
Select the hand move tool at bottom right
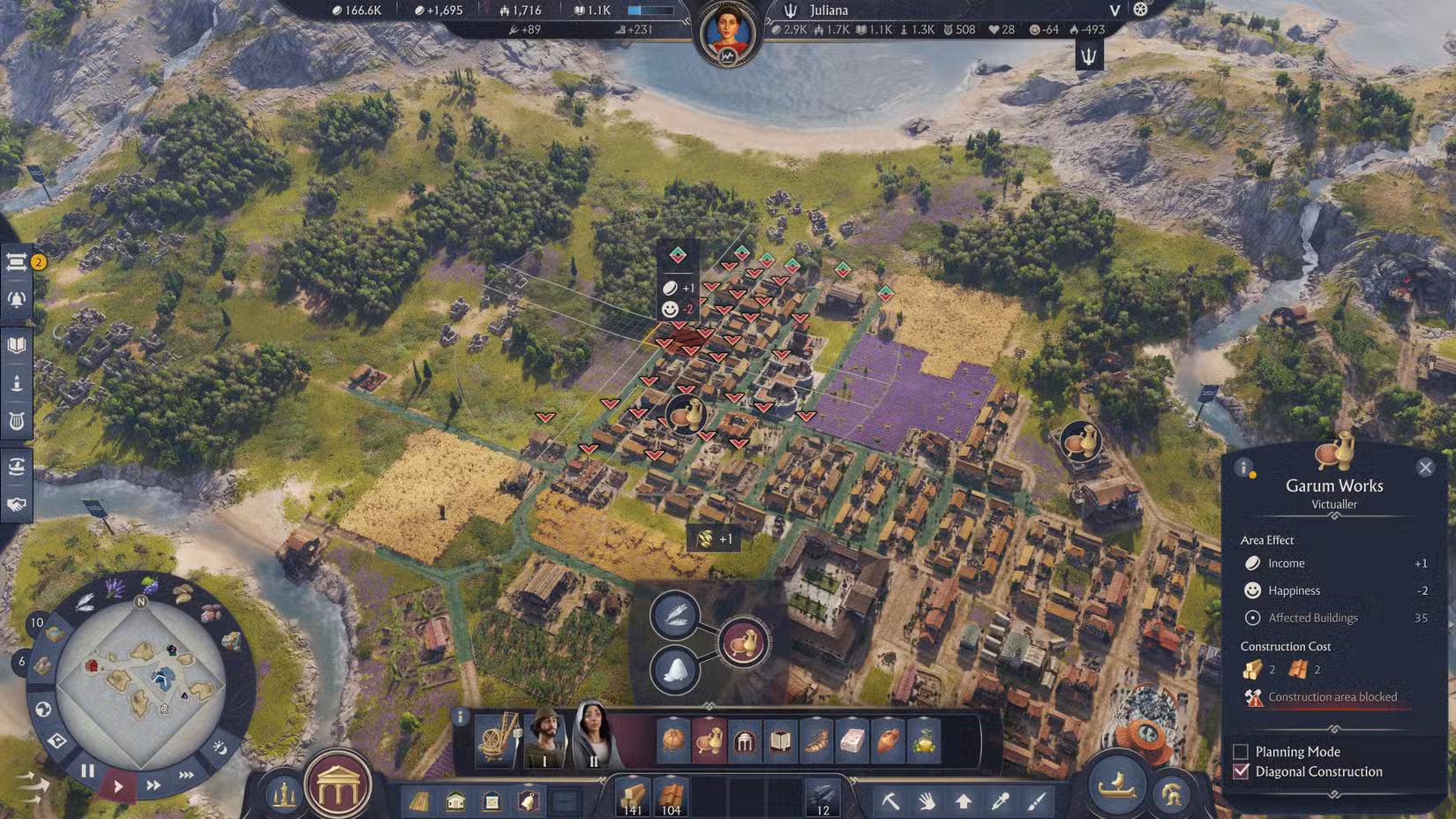927,801
